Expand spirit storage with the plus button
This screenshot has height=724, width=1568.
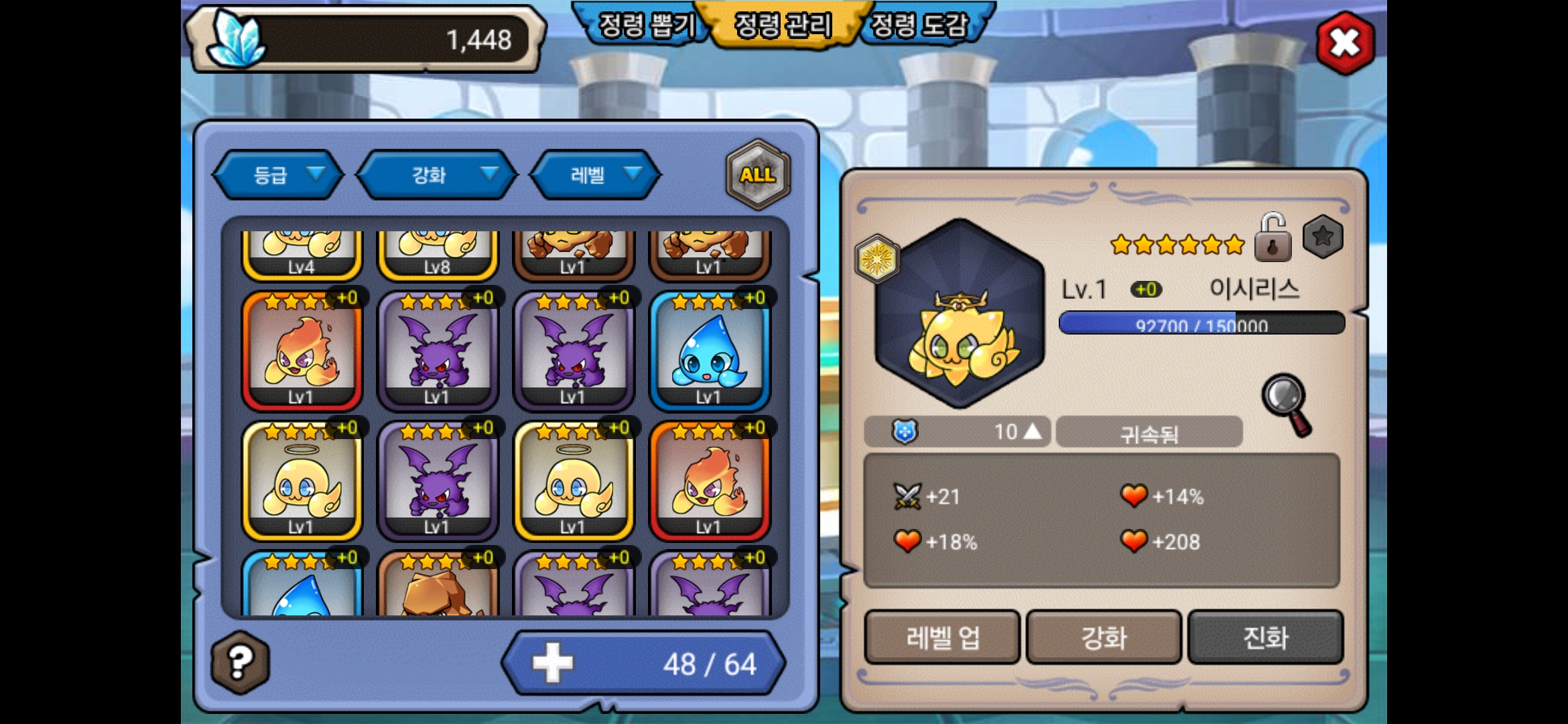click(x=553, y=663)
